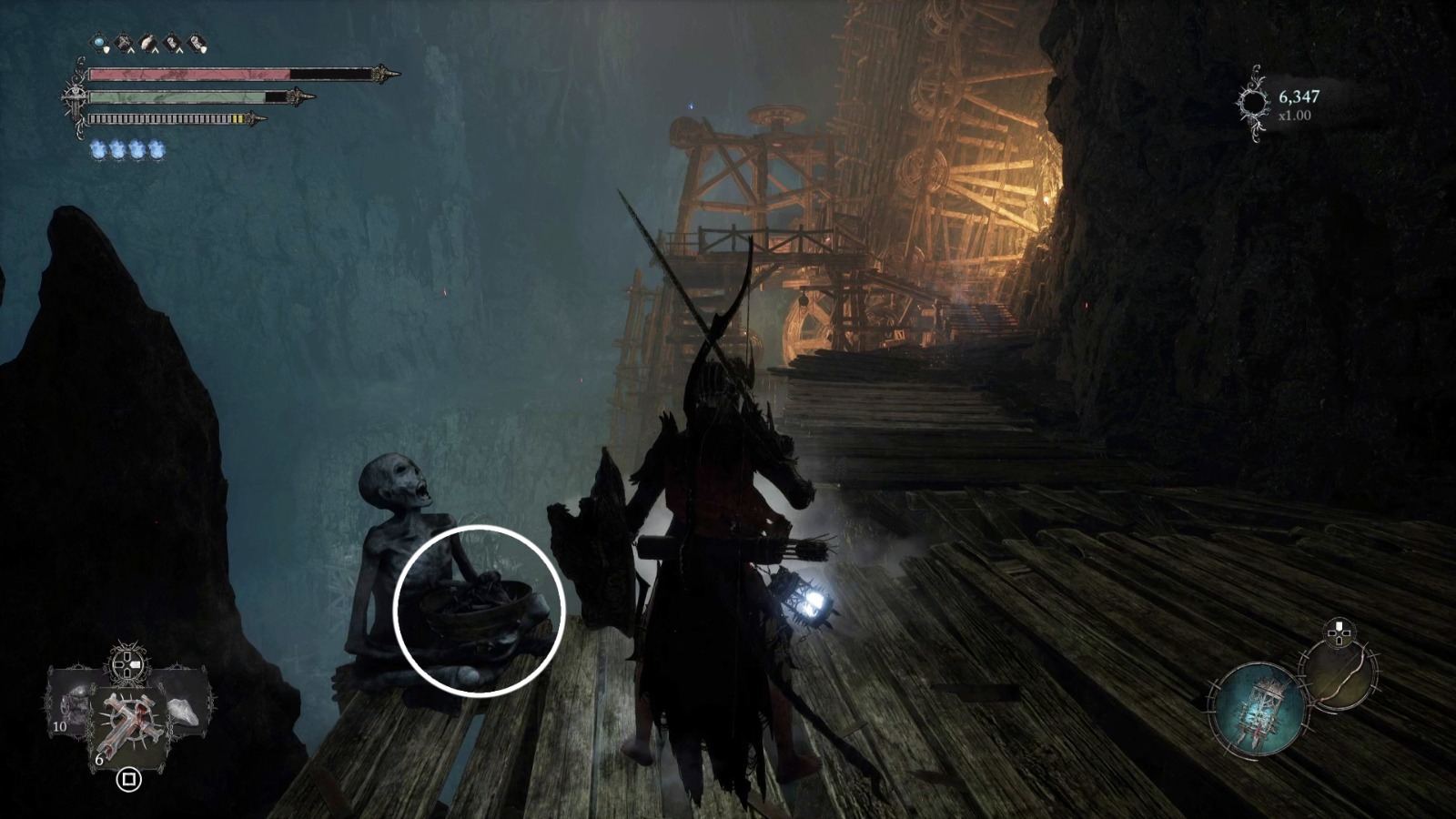Open the circular gauge next to the compass
The width and height of the screenshot is (1456, 819).
click(1339, 678)
